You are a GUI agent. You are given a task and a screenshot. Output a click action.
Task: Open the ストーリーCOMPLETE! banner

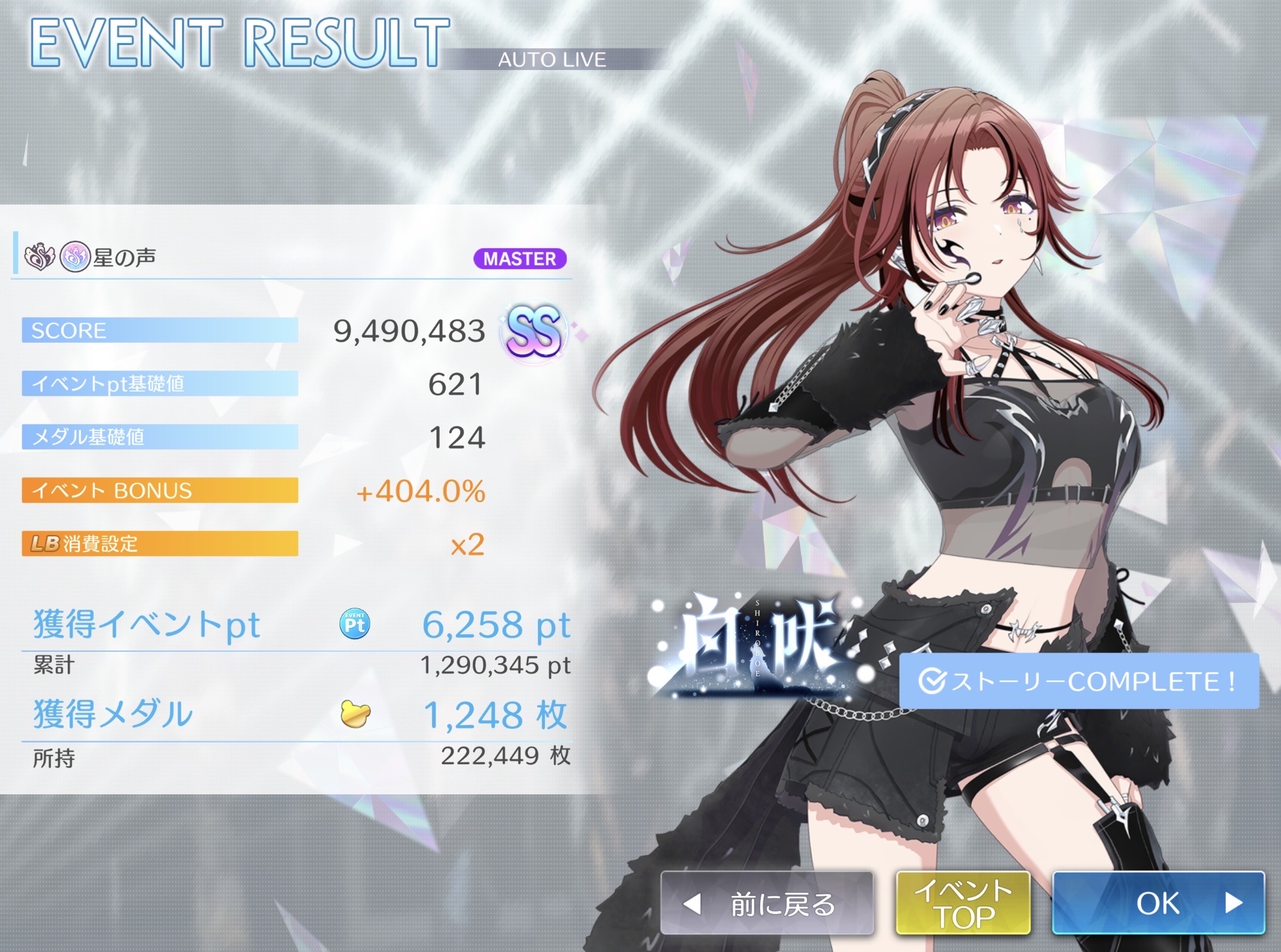click(x=1078, y=681)
